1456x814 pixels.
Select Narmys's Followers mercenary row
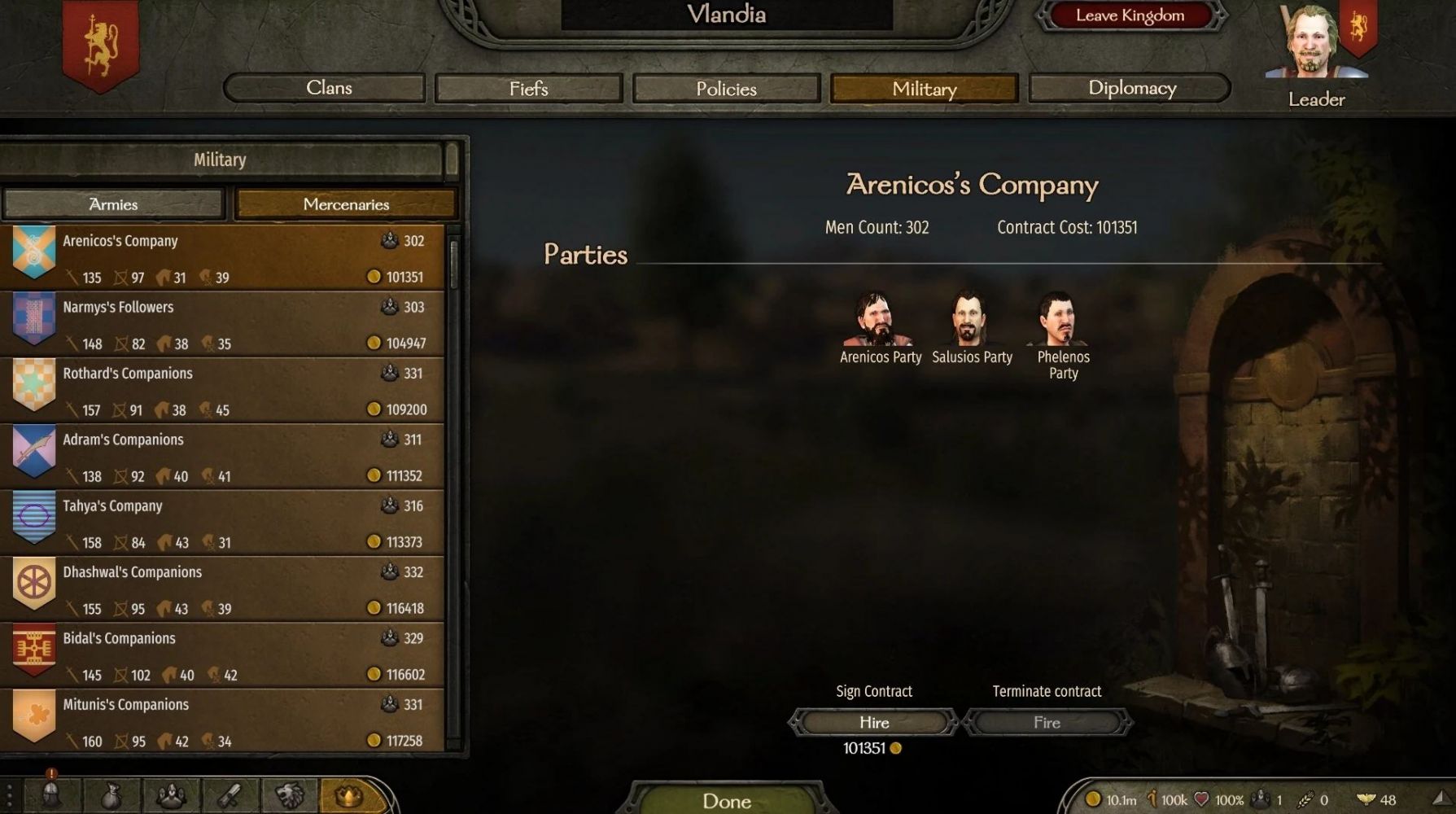tap(228, 324)
